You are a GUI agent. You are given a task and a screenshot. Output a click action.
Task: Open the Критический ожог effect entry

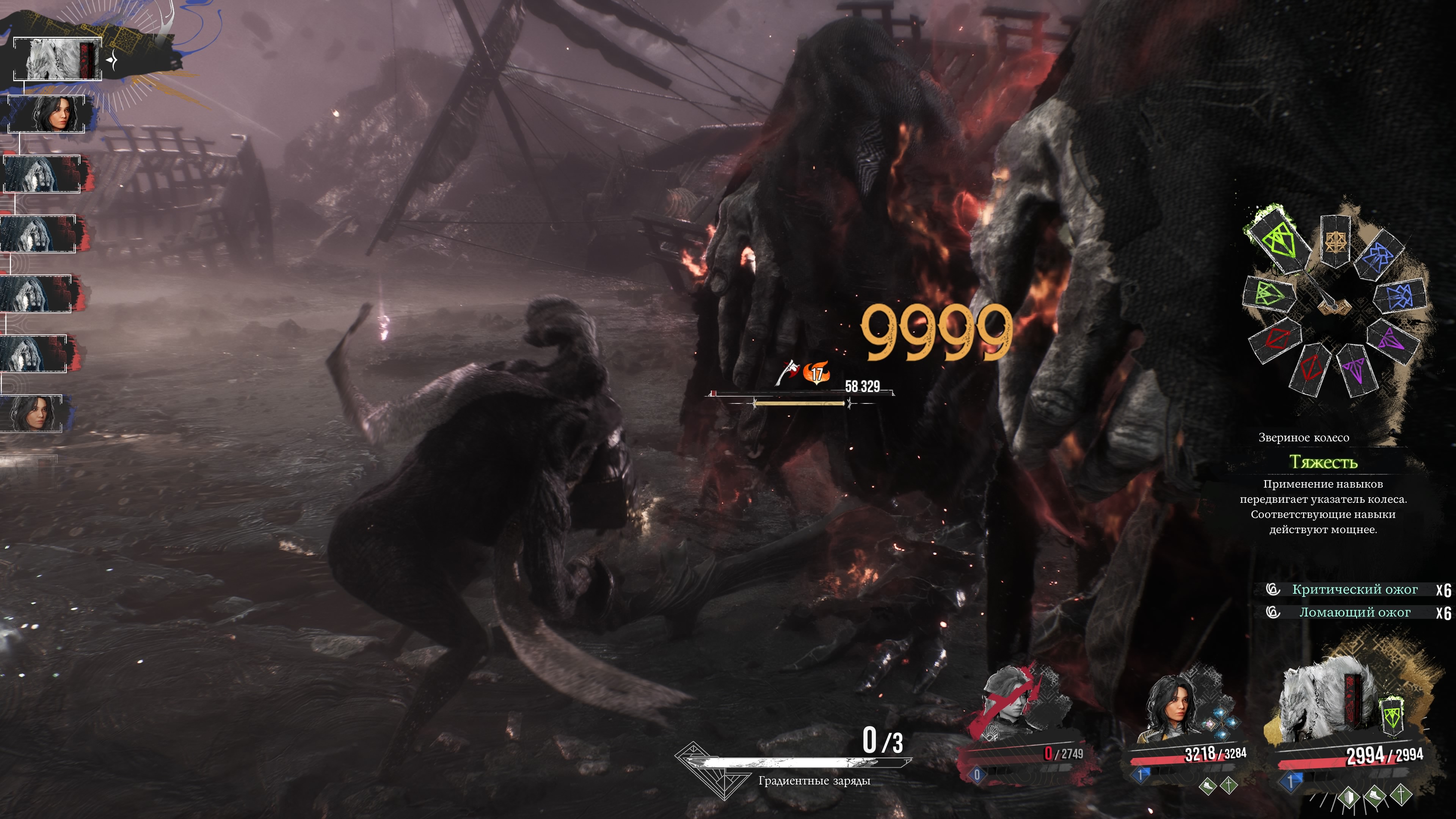(x=1354, y=590)
